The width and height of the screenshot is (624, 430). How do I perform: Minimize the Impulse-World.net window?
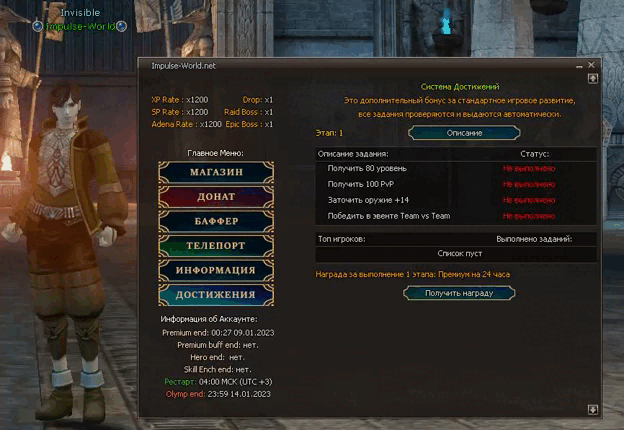point(579,65)
